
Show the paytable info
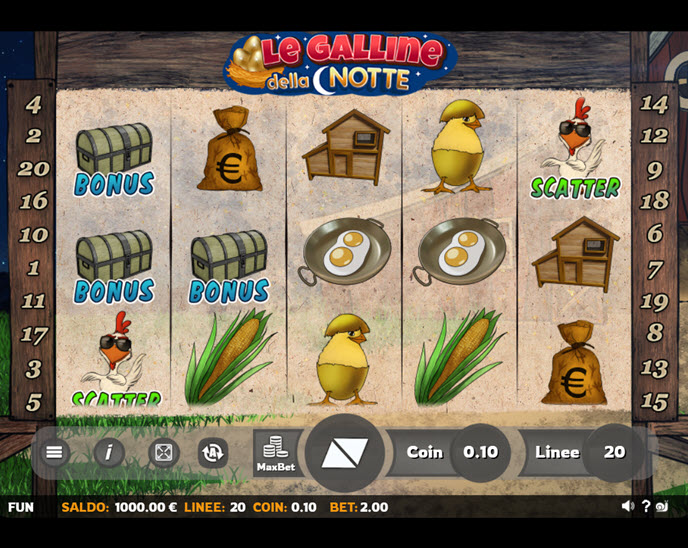108,452
